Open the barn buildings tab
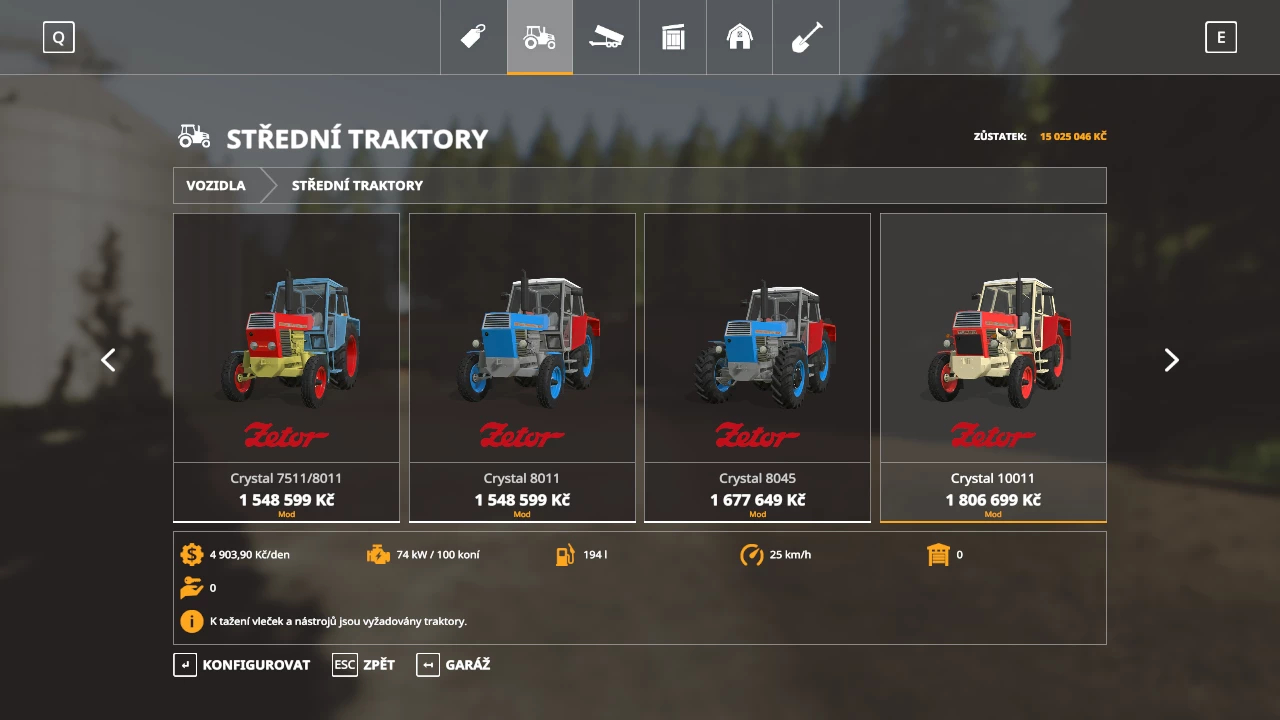 click(x=739, y=37)
